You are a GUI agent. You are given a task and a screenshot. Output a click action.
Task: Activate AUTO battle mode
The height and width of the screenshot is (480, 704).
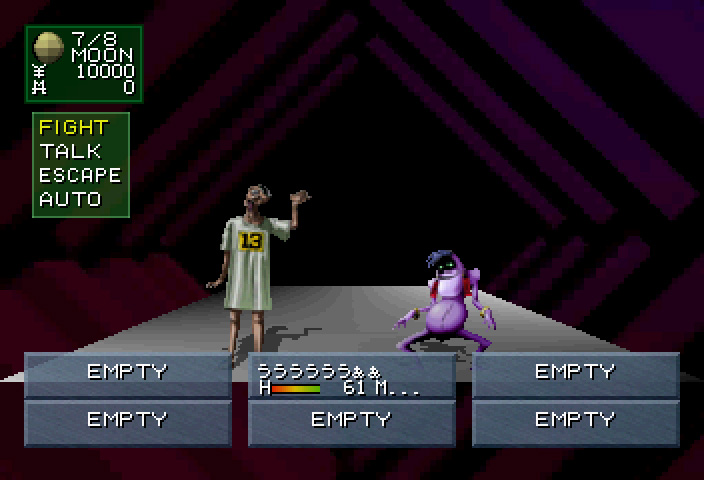70,199
